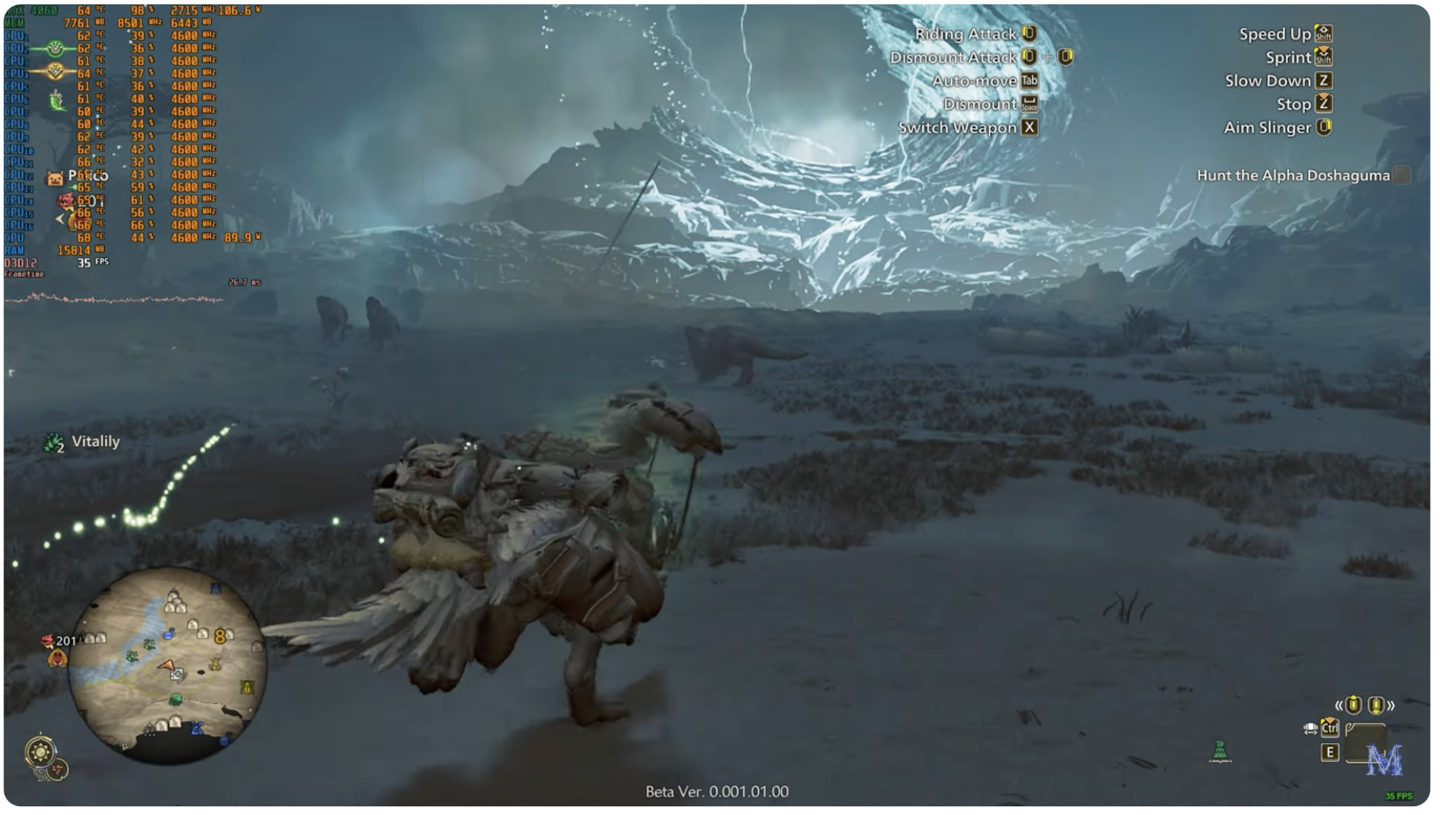
Task: Click the red monster icon beside the minimap
Action: click(x=48, y=642)
